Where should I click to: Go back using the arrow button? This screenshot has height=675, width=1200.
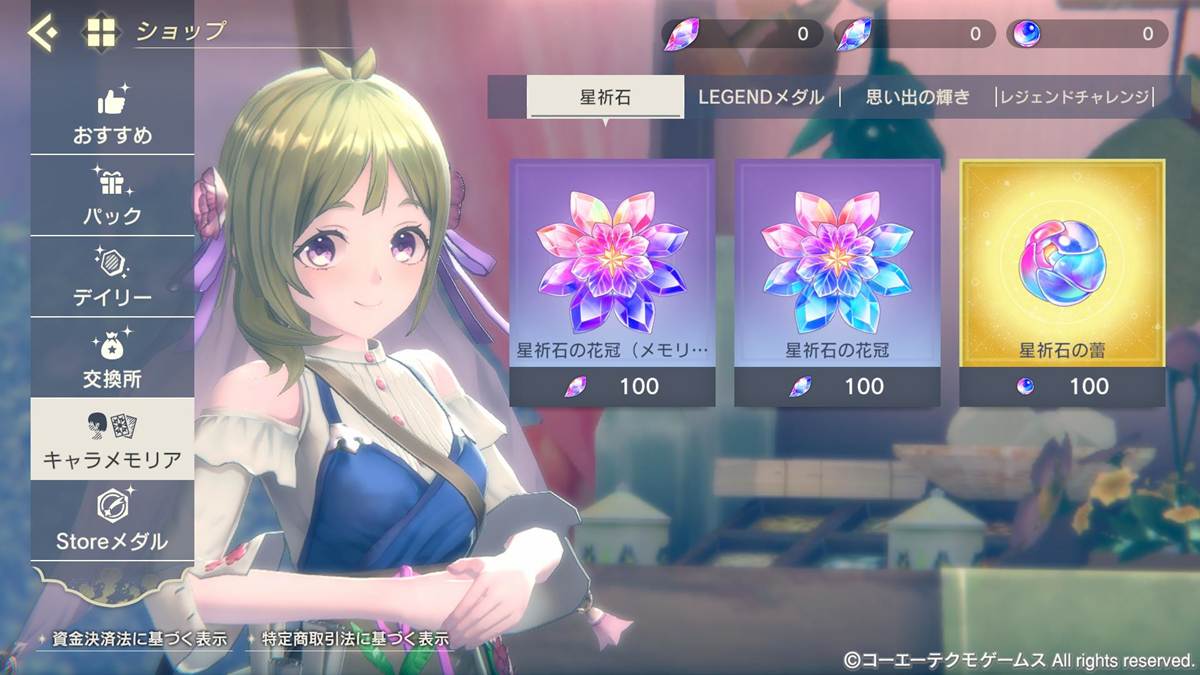point(43,33)
